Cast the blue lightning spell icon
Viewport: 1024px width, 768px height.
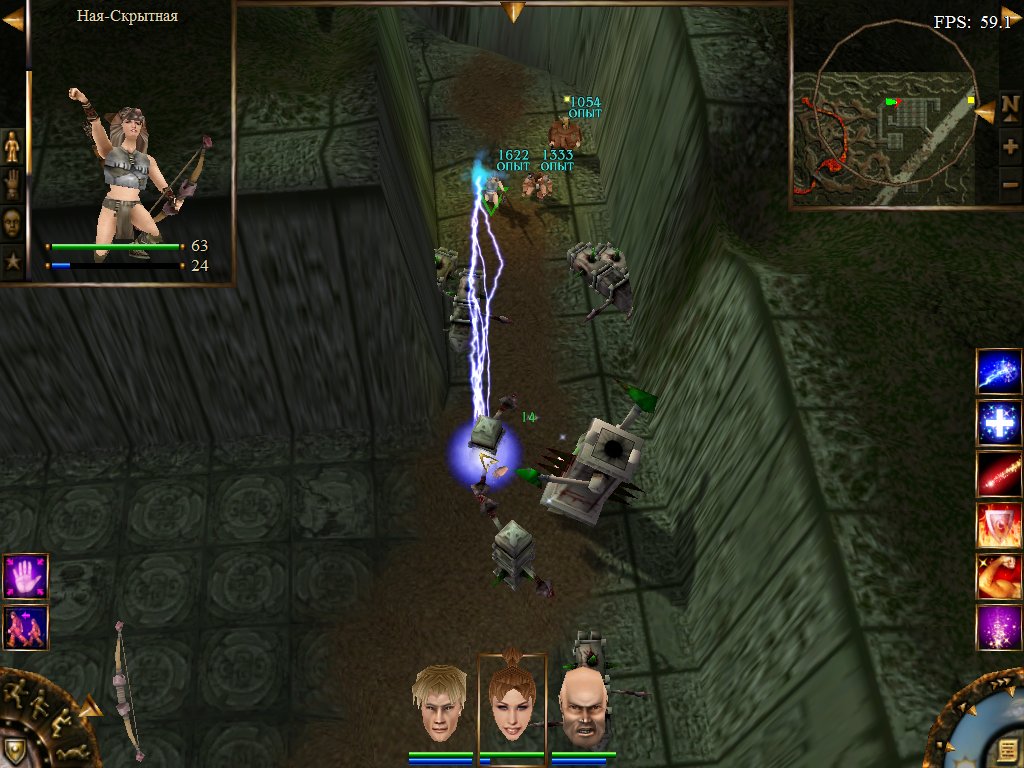[x=999, y=372]
